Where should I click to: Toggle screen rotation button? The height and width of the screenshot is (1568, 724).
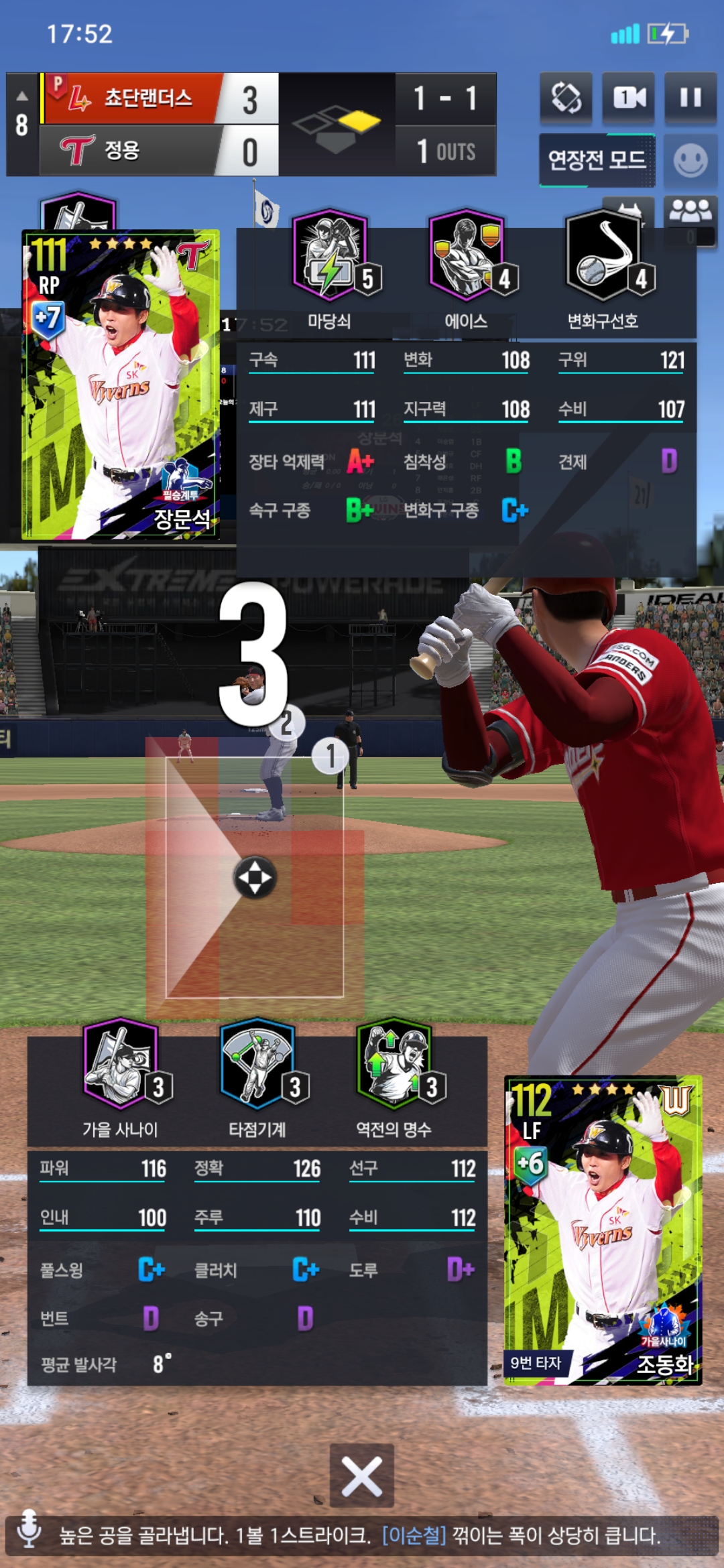[x=566, y=98]
